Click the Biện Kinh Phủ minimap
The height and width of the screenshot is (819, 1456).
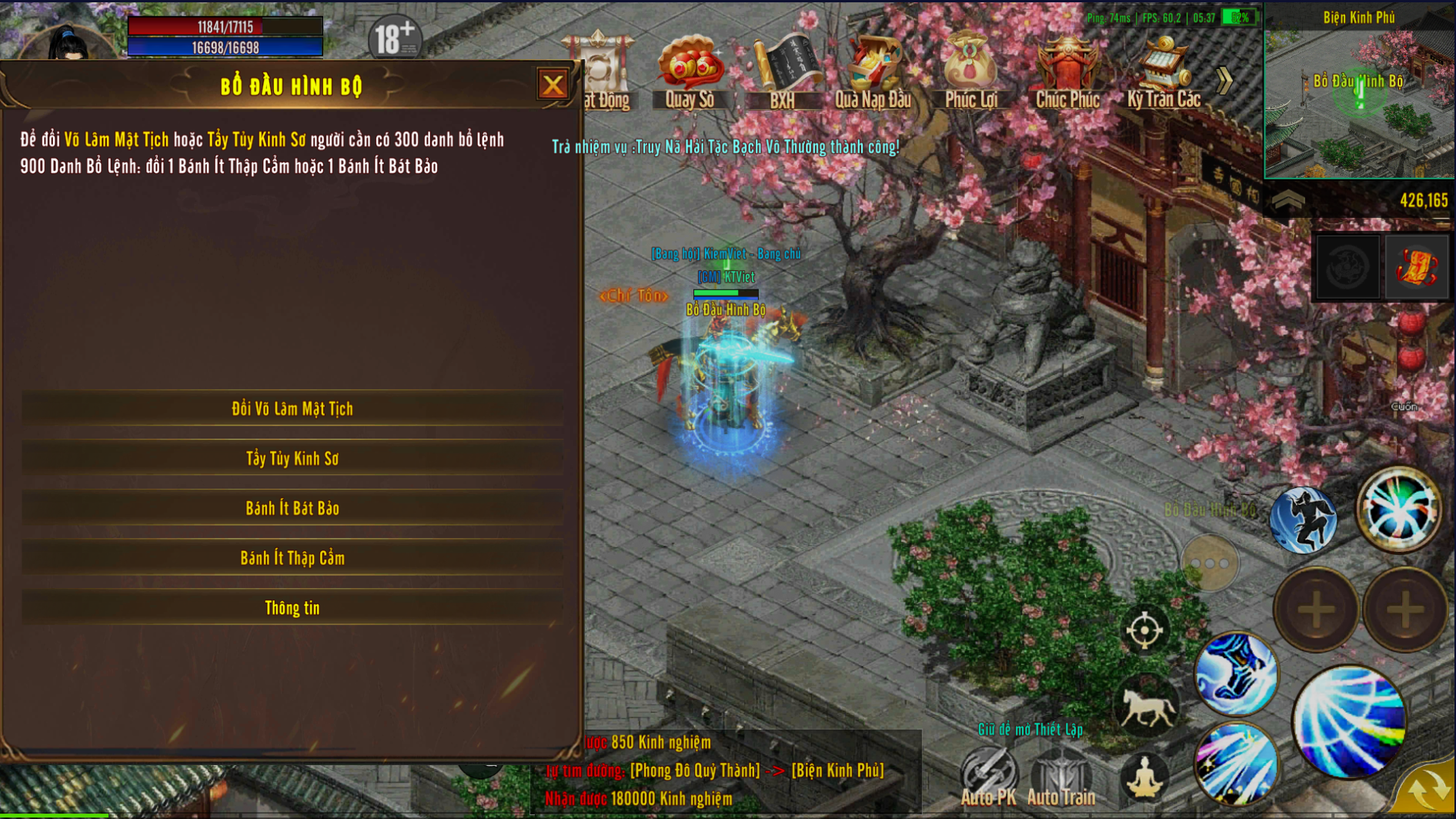point(1359,100)
